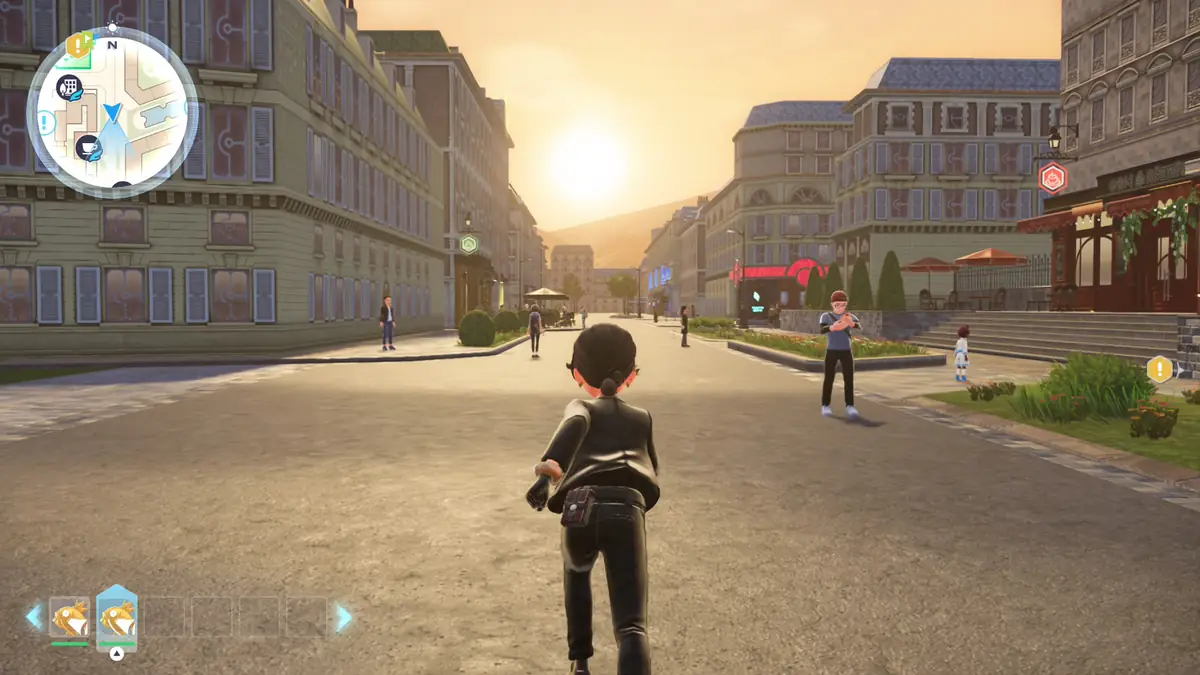The height and width of the screenshot is (675, 1200).
Task: Select the orange quest marker on minimap
Action: click(x=77, y=45)
